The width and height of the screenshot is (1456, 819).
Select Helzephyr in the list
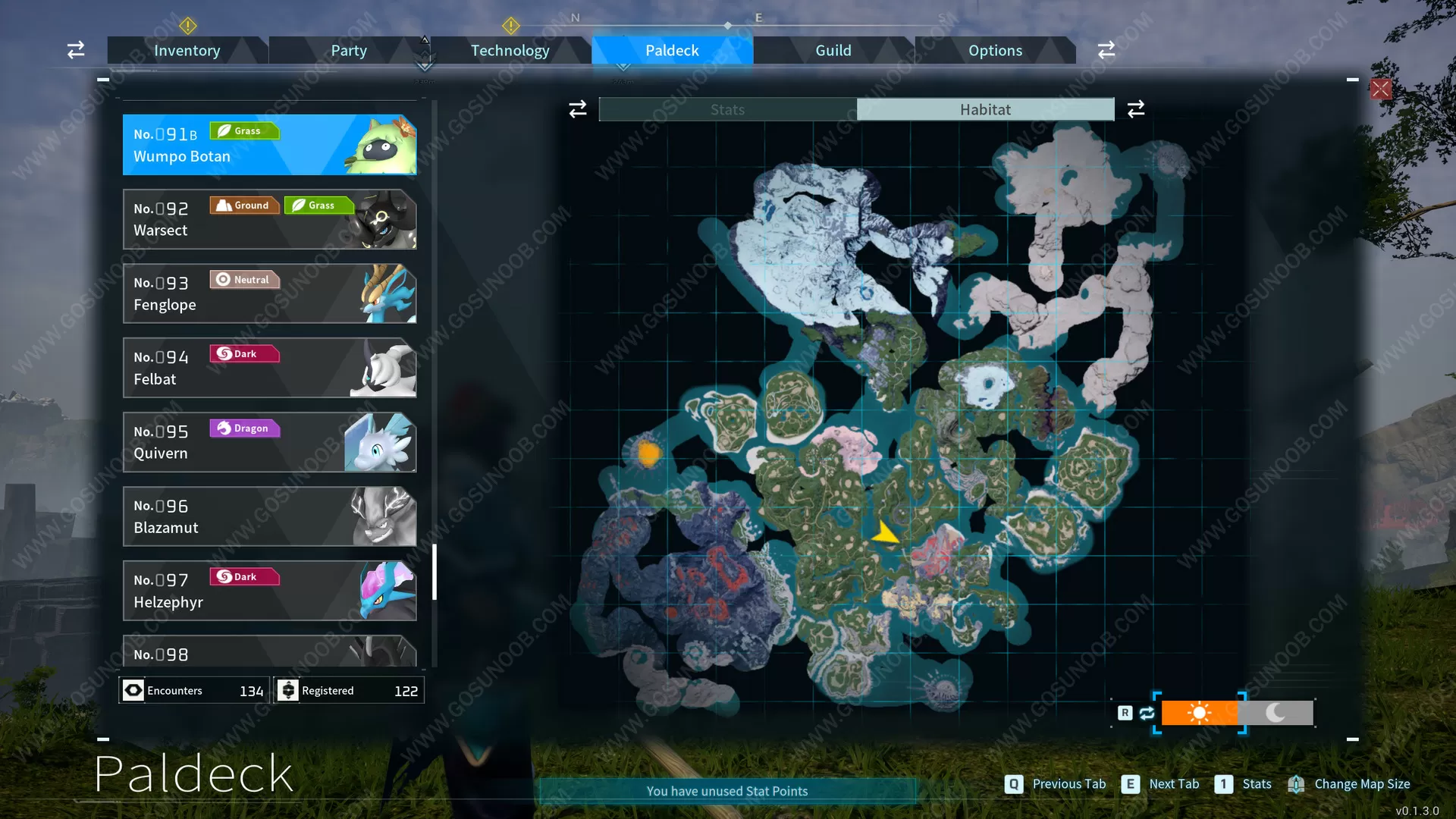coord(269,591)
